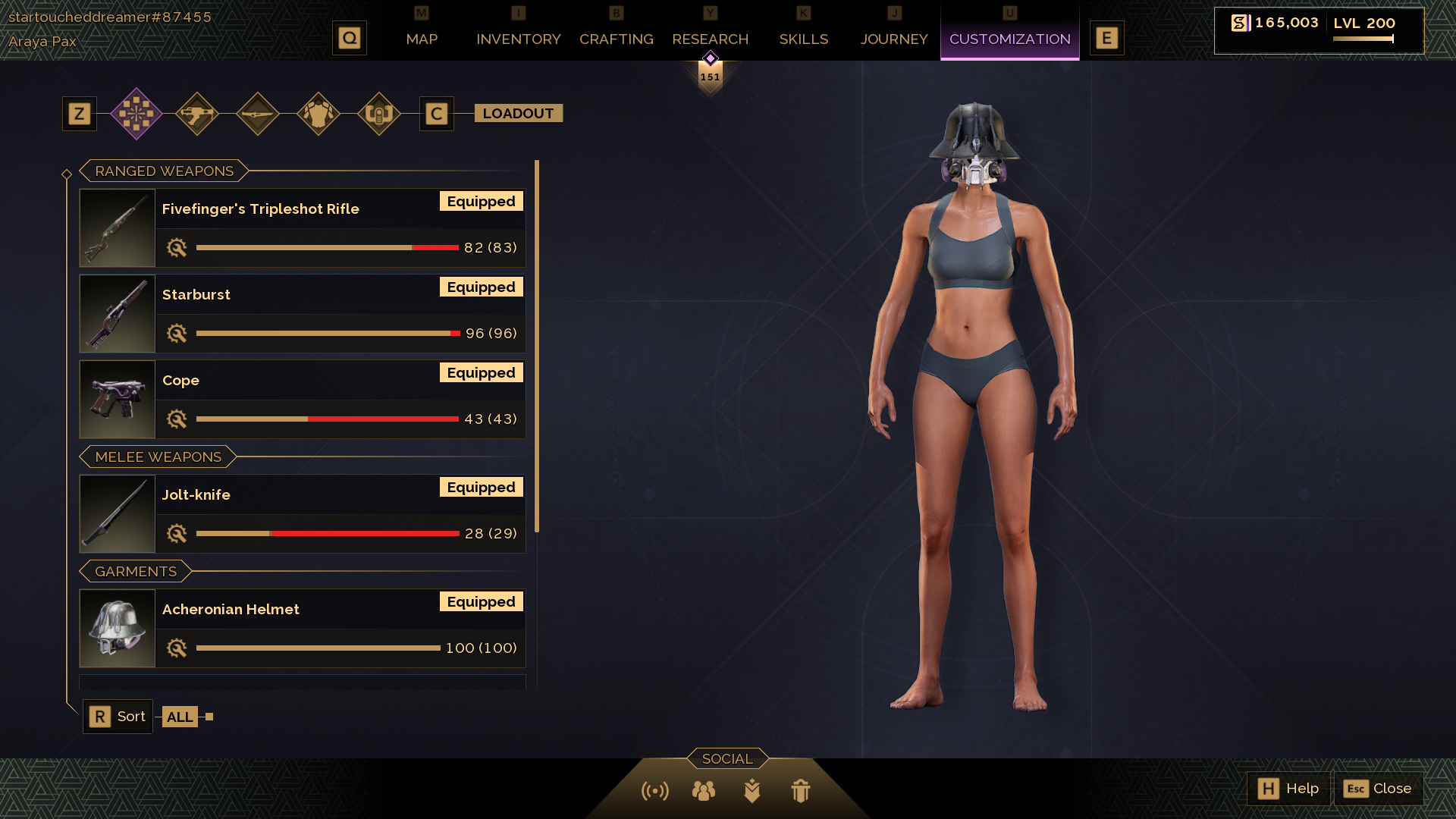Image resolution: width=1456 pixels, height=819 pixels.
Task: Filter by garments armor icon
Action: [x=318, y=114]
